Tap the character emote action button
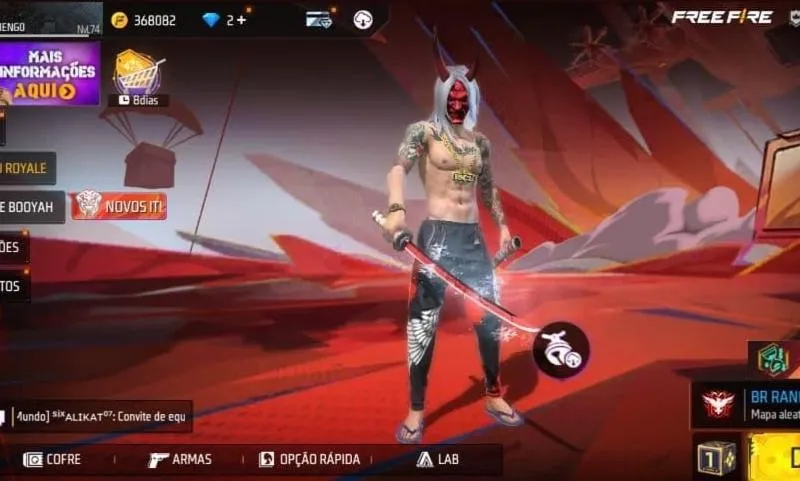The width and height of the screenshot is (800, 481). point(560,349)
